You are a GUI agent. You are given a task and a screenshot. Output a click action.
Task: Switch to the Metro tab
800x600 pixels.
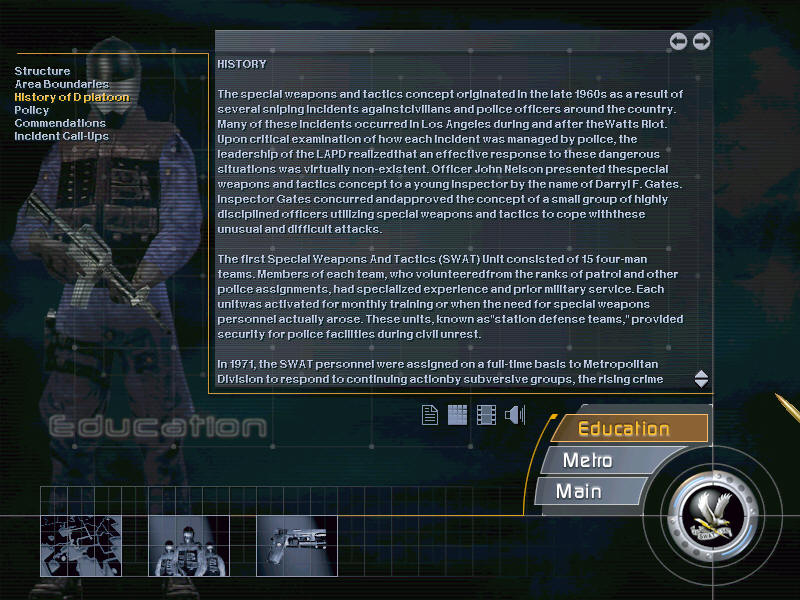click(x=590, y=461)
